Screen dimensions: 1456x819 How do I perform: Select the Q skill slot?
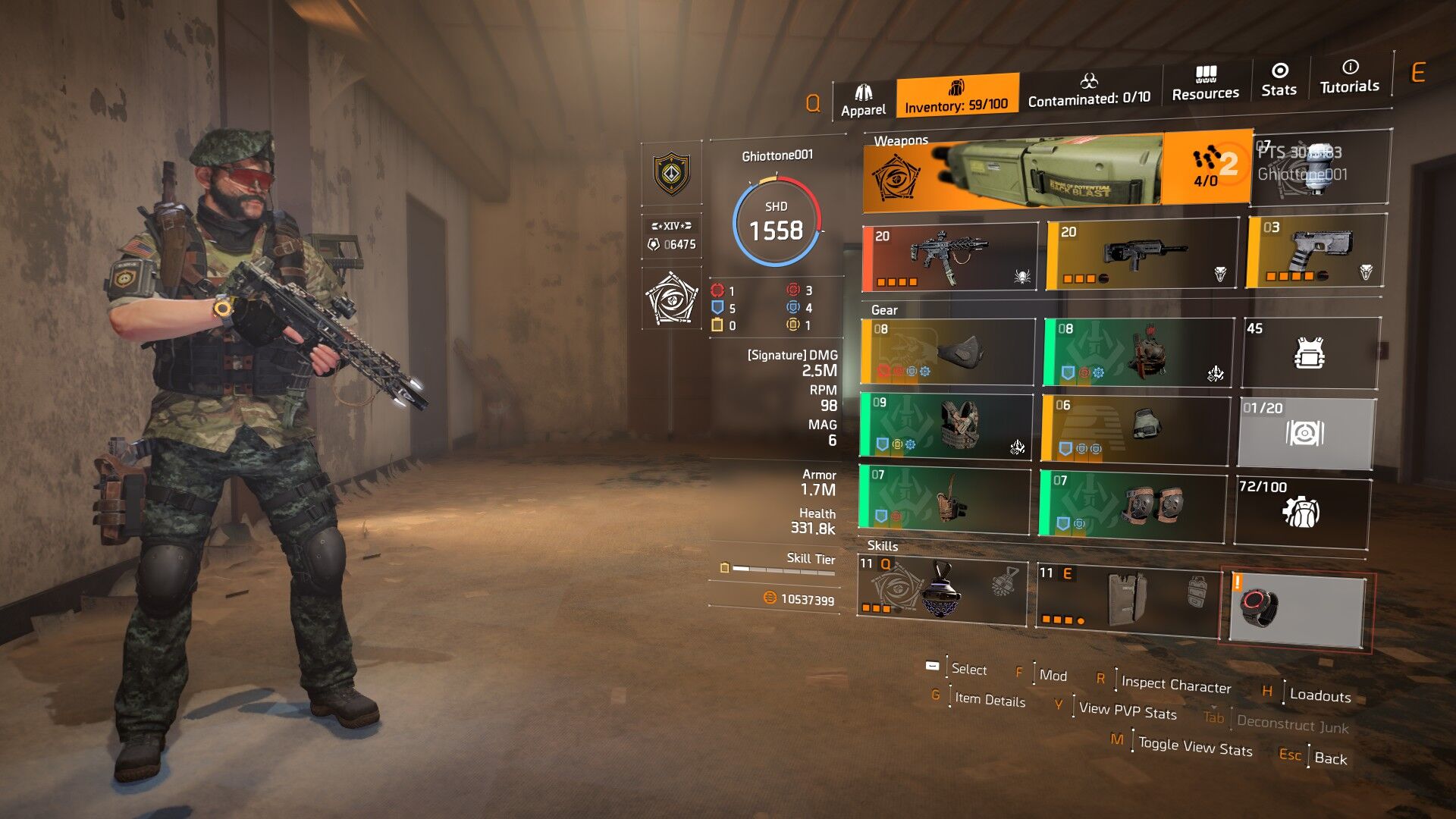point(942,591)
